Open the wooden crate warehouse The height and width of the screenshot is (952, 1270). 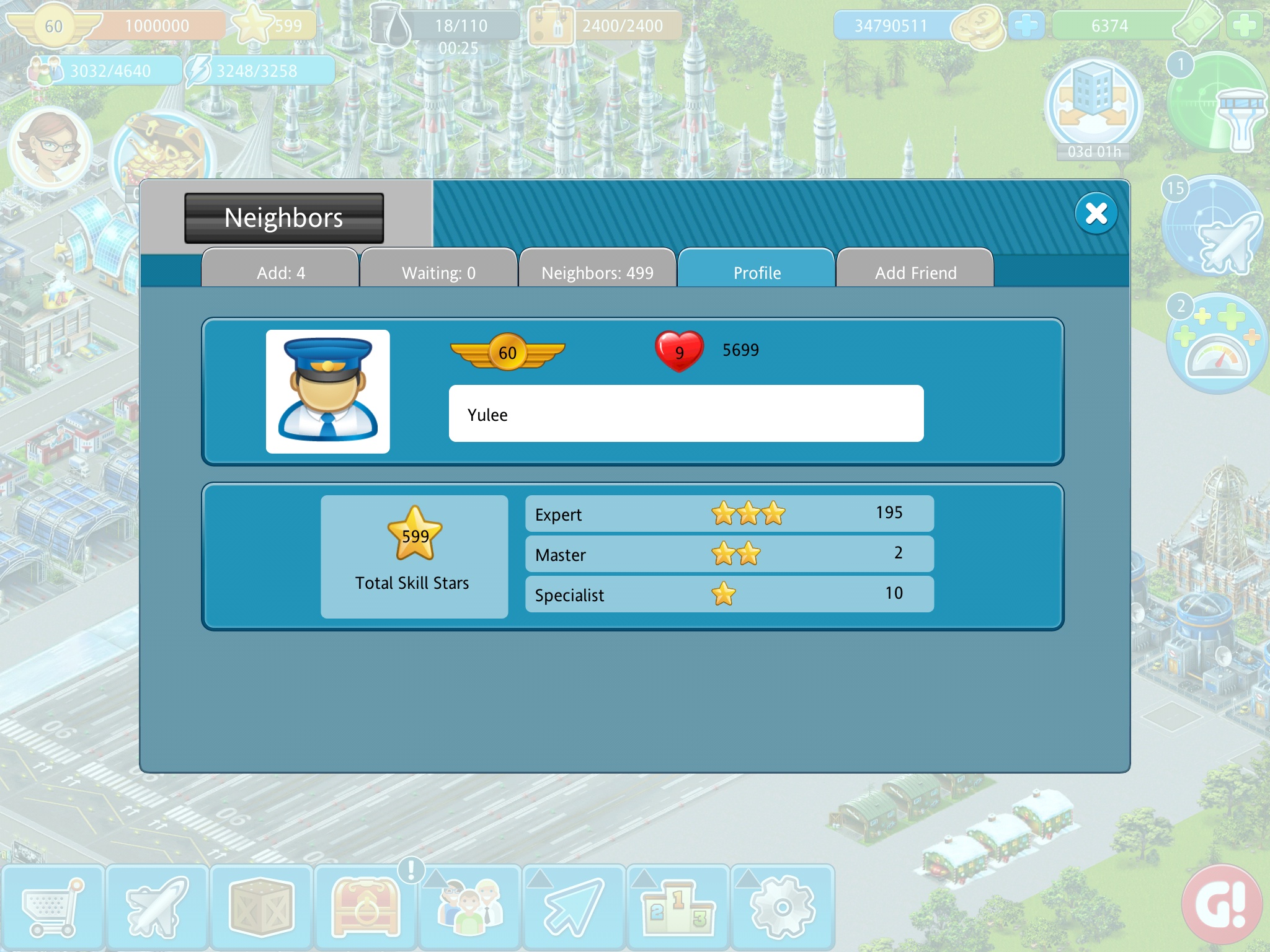tap(261, 907)
